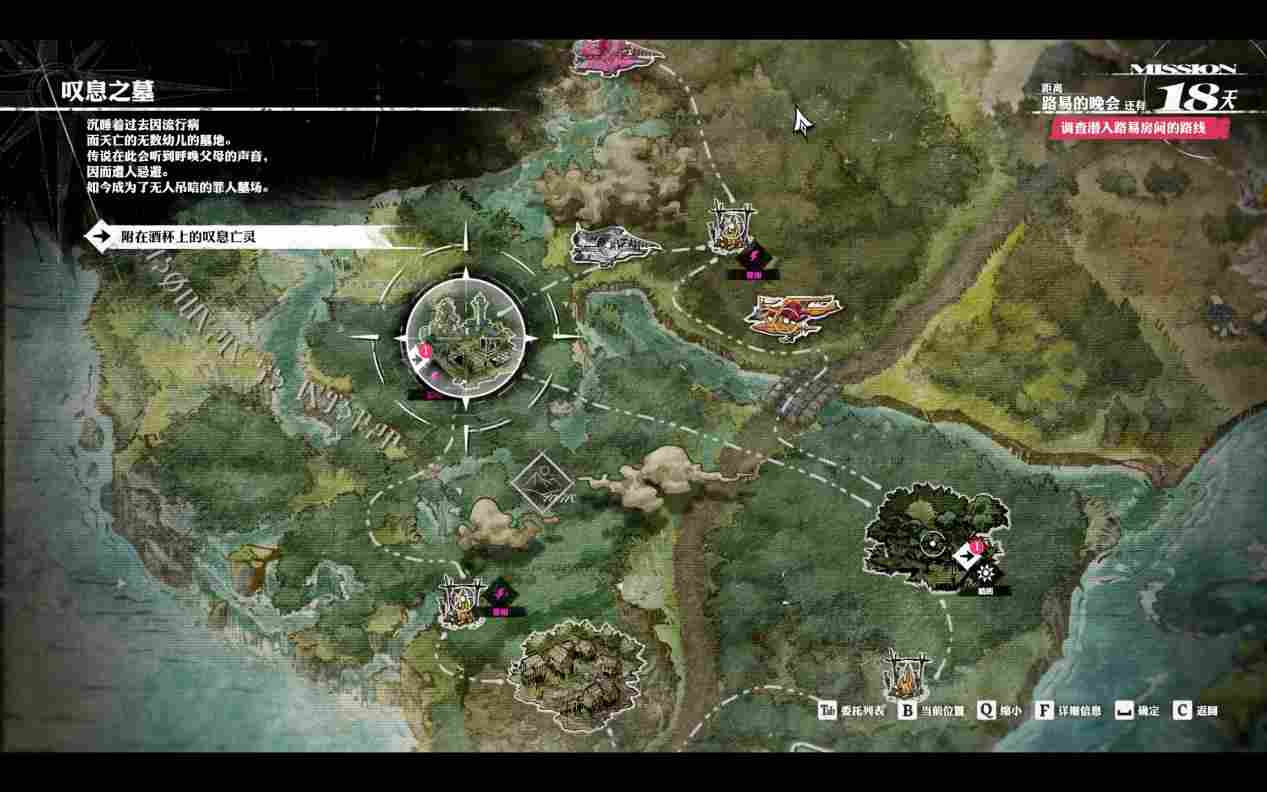Open the mission tracker for 路易的晚会

(1140, 97)
